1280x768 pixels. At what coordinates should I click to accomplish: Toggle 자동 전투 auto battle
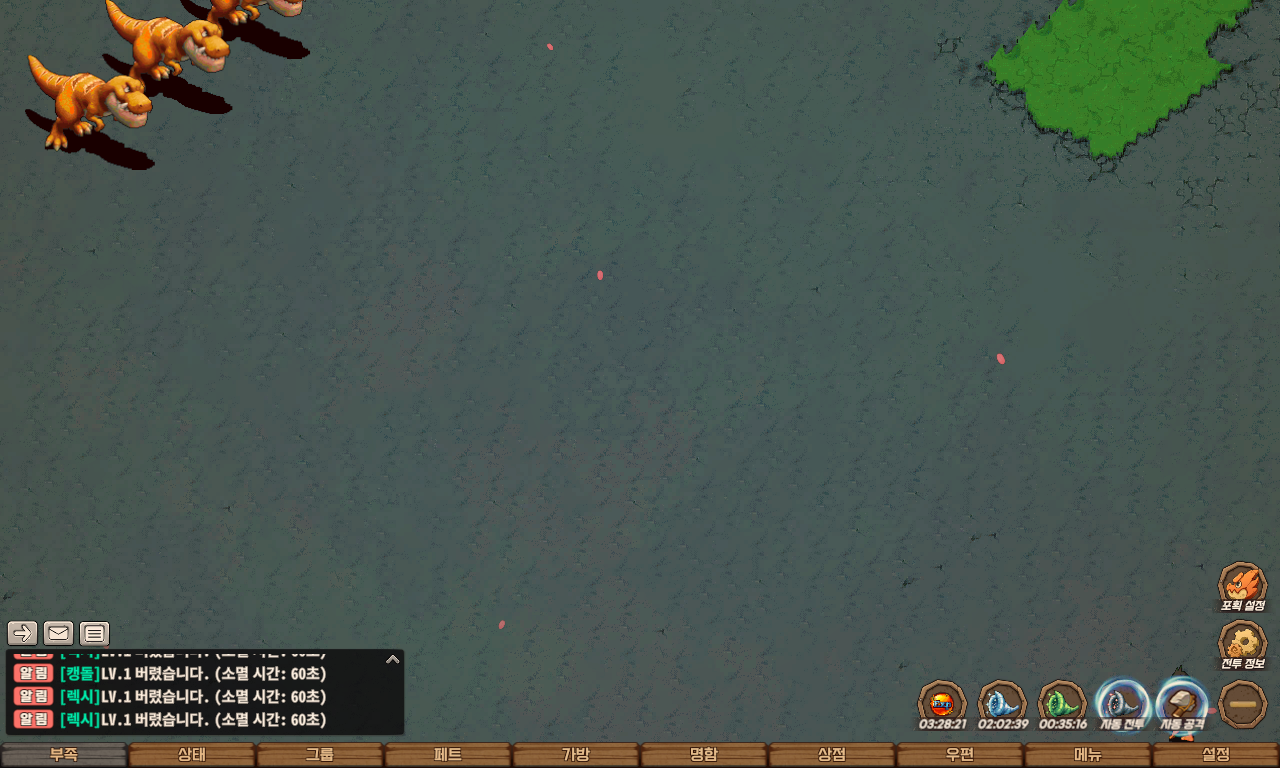(x=1121, y=704)
